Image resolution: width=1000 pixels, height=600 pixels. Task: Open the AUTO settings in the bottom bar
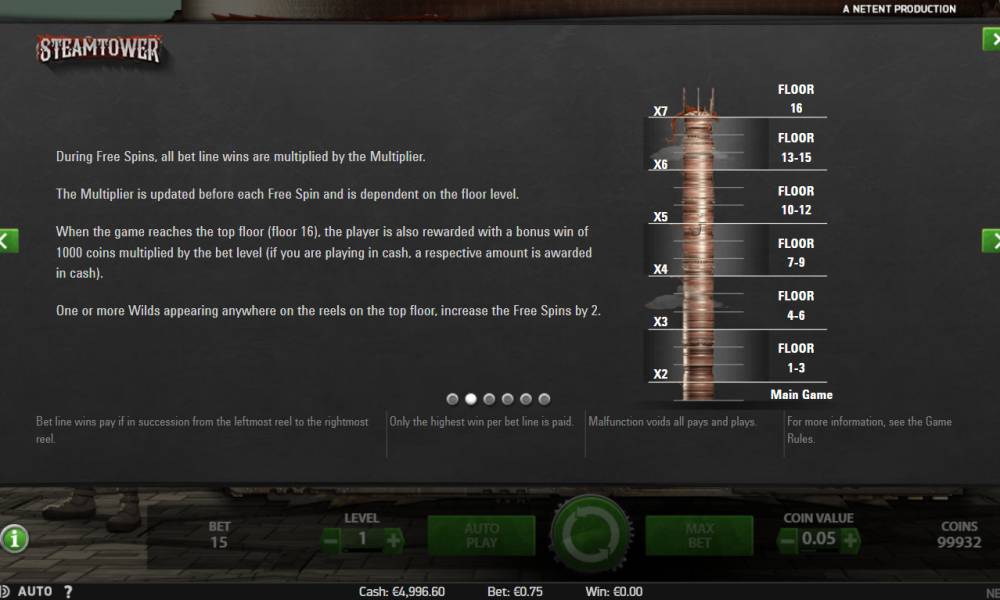(x=35, y=591)
